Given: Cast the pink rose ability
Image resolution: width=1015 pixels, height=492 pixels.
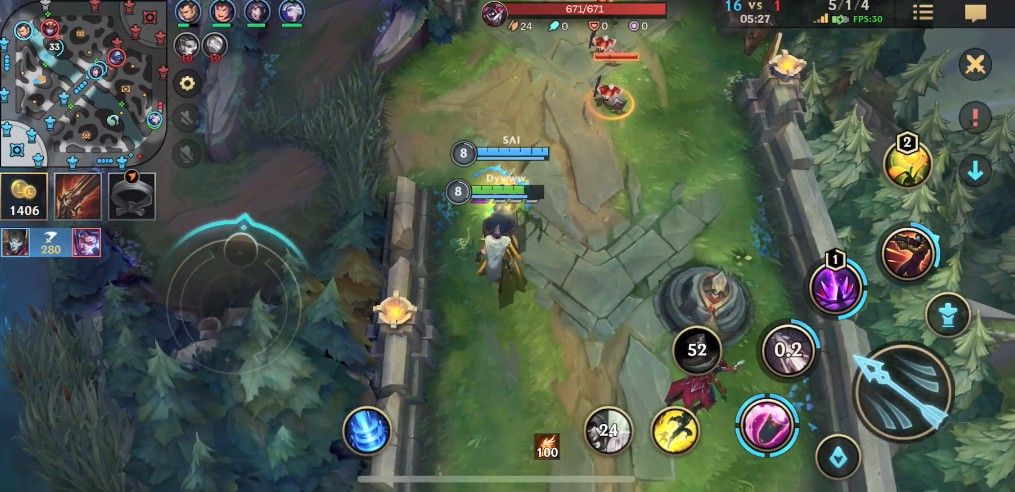Looking at the screenshot, I should click(x=766, y=422).
